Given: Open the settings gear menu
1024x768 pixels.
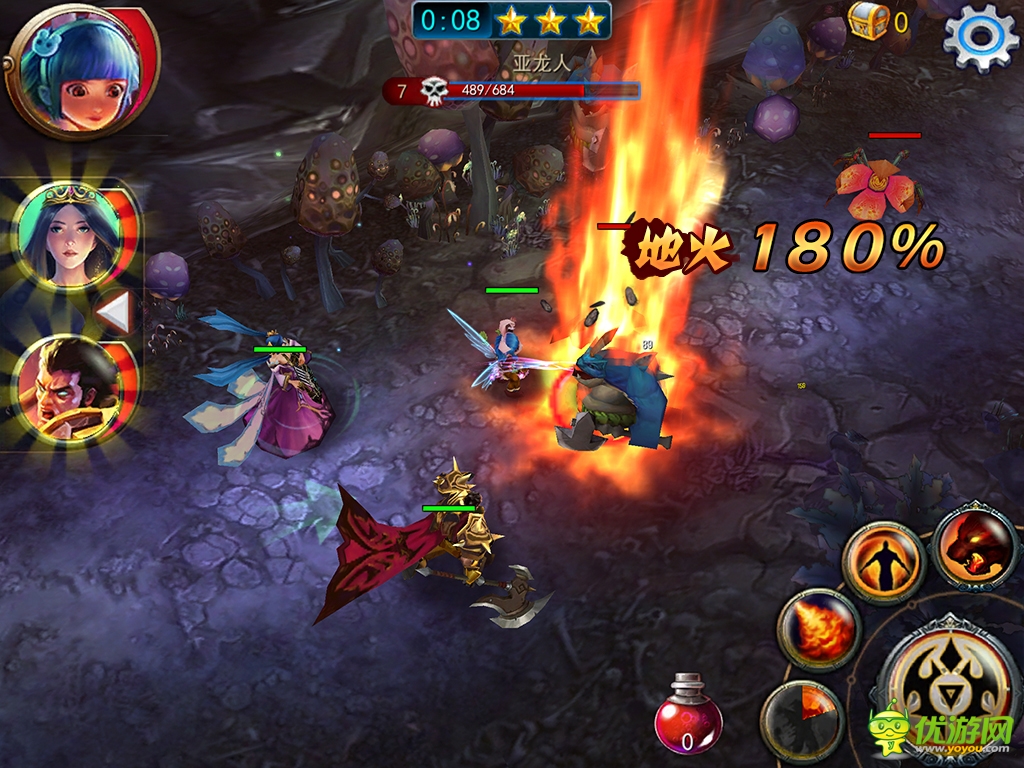Looking at the screenshot, I should pyautogui.click(x=979, y=37).
